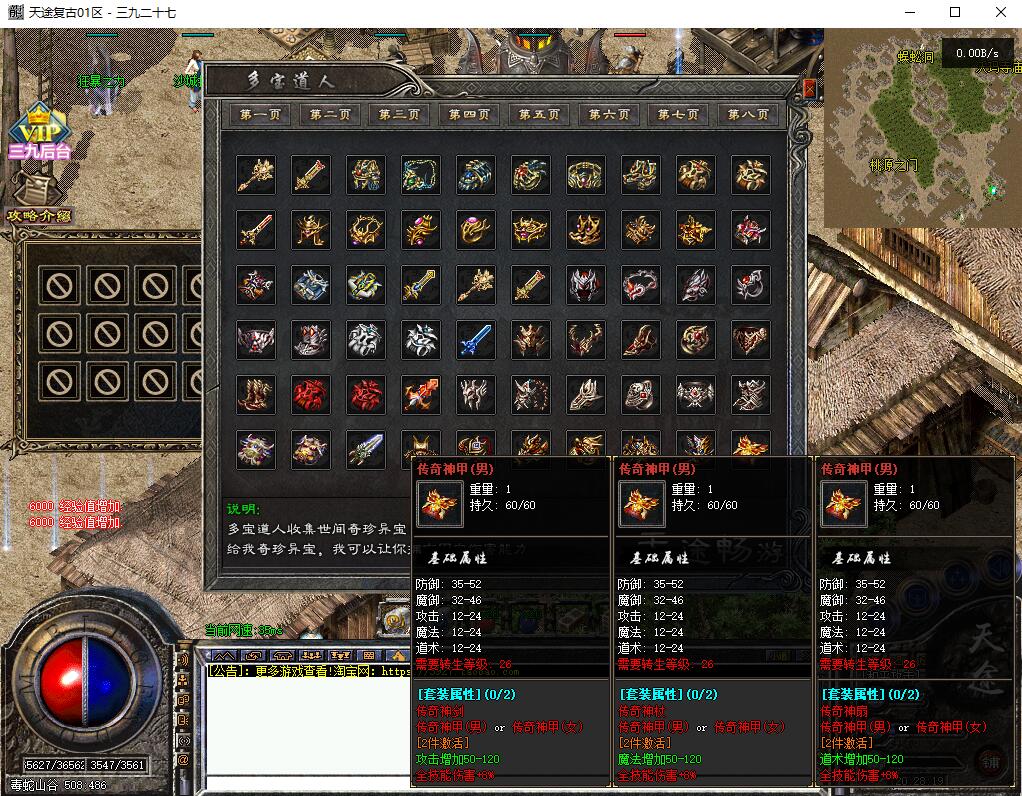
Task: Switch to 第六页 tab
Action: (x=608, y=115)
